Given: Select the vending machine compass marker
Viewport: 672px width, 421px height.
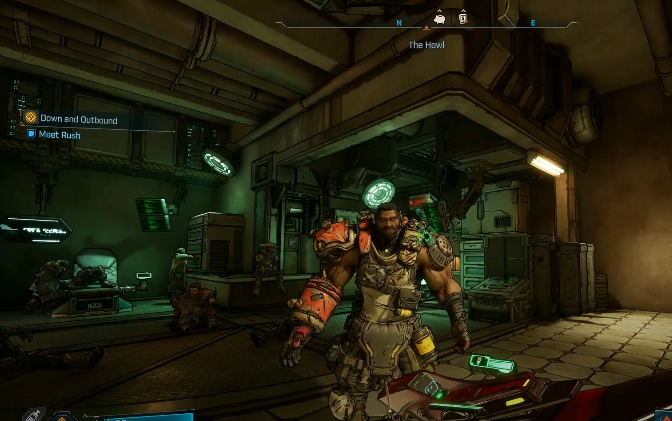Looking at the screenshot, I should (x=463, y=17).
